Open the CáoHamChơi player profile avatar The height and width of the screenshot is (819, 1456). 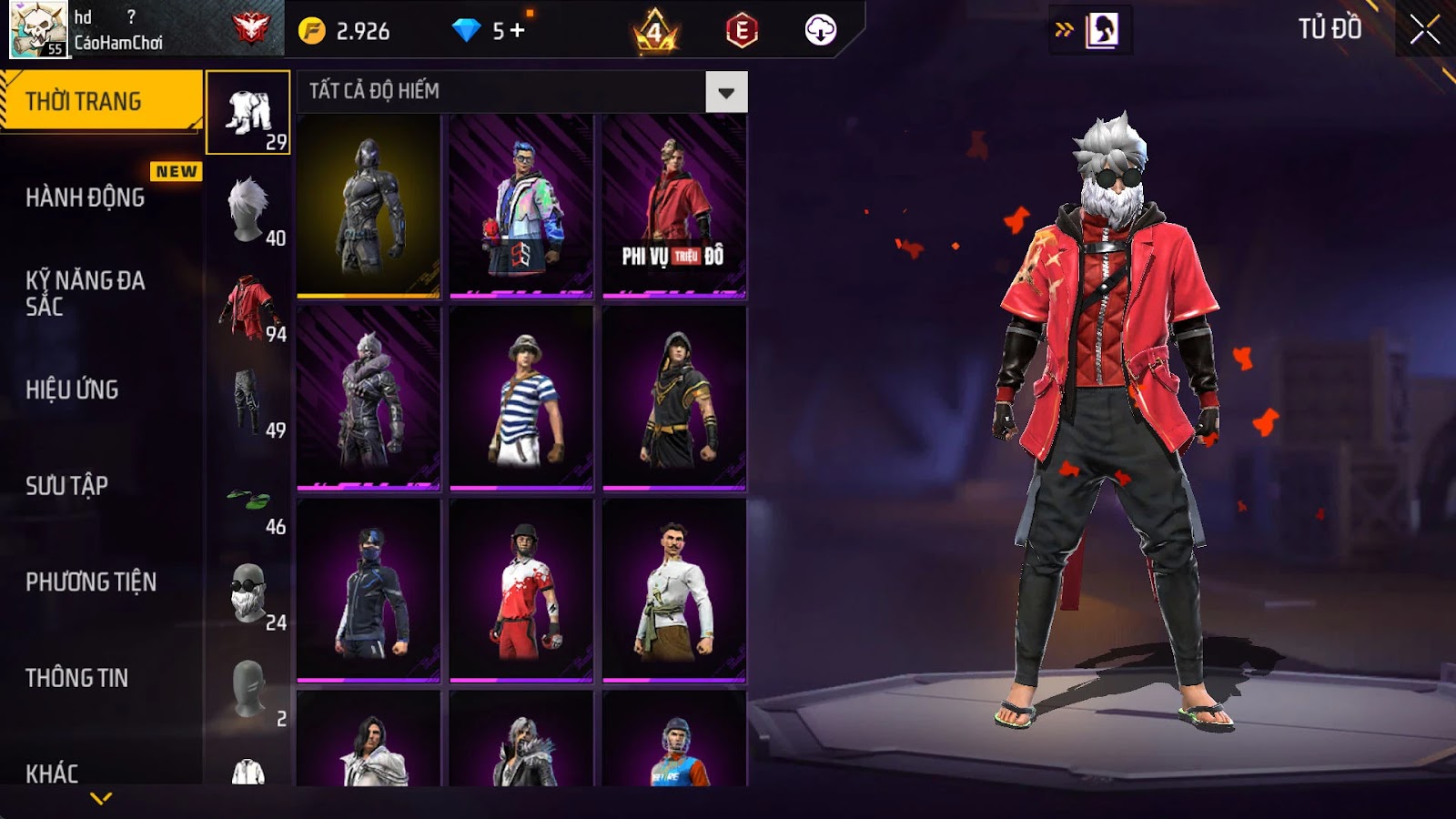click(37, 29)
